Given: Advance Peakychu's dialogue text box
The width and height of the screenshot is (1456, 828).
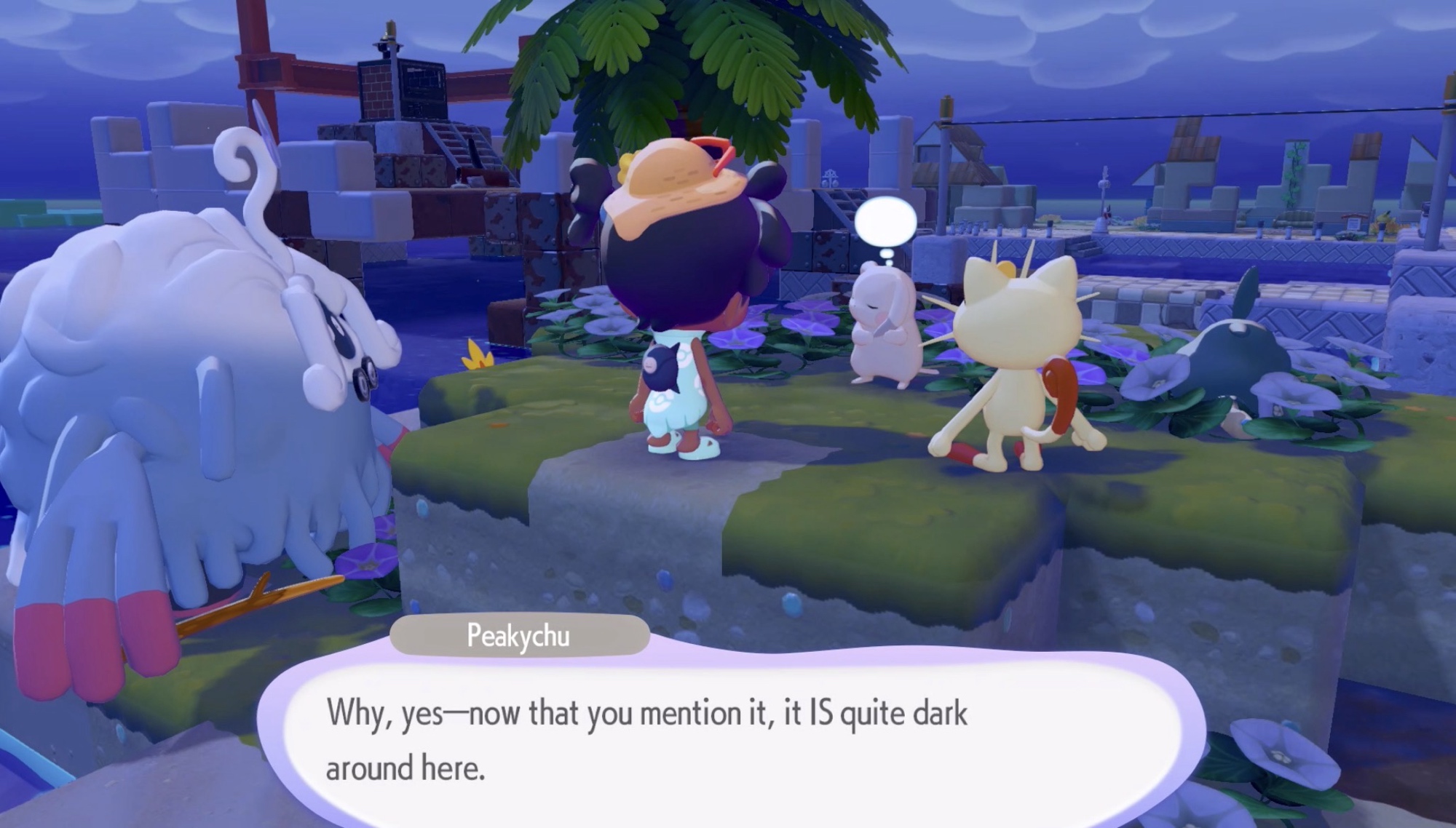Looking at the screenshot, I should 728,739.
